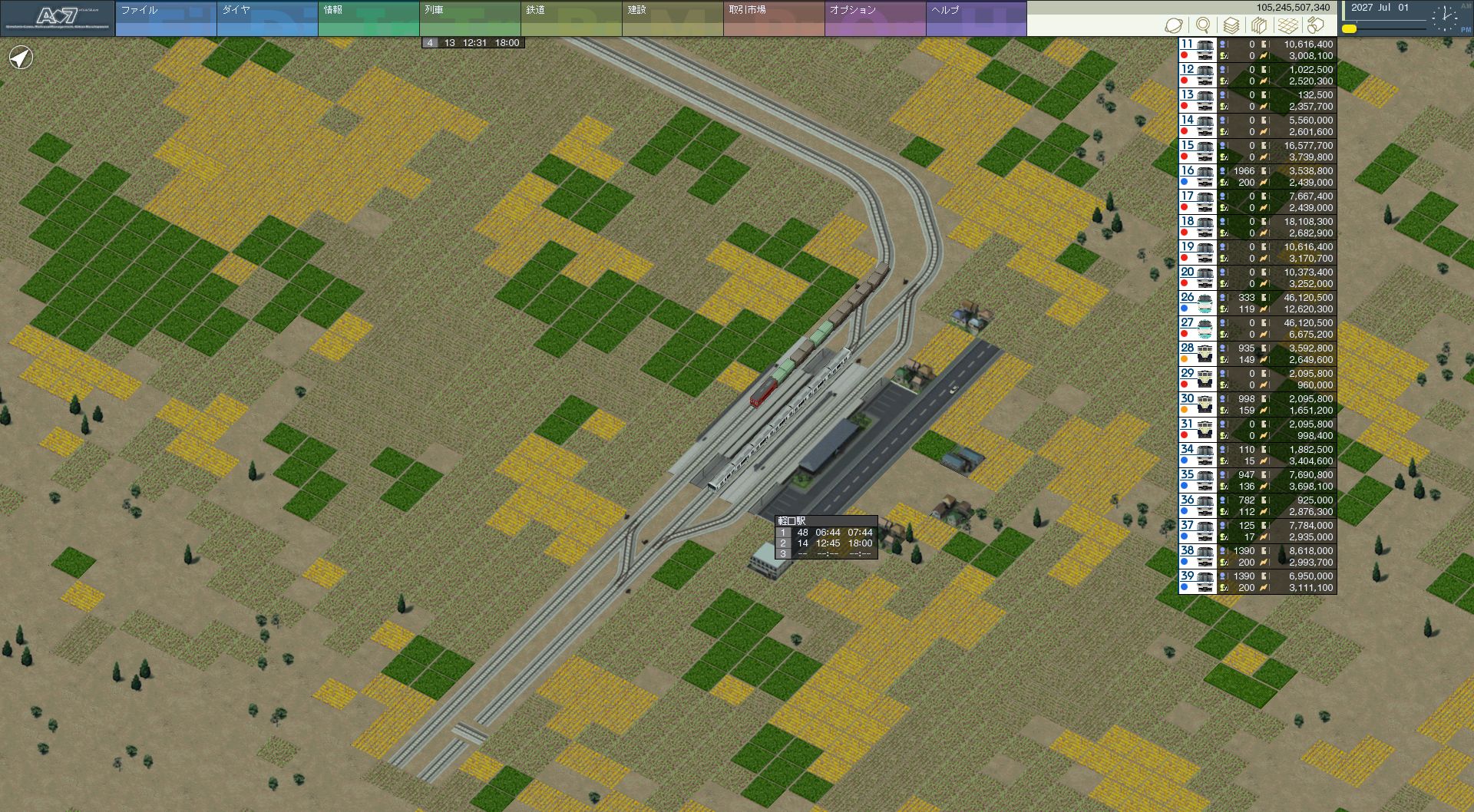Select train number 39 in the list
Viewport: 1474px width, 812px height.
click(1198, 582)
